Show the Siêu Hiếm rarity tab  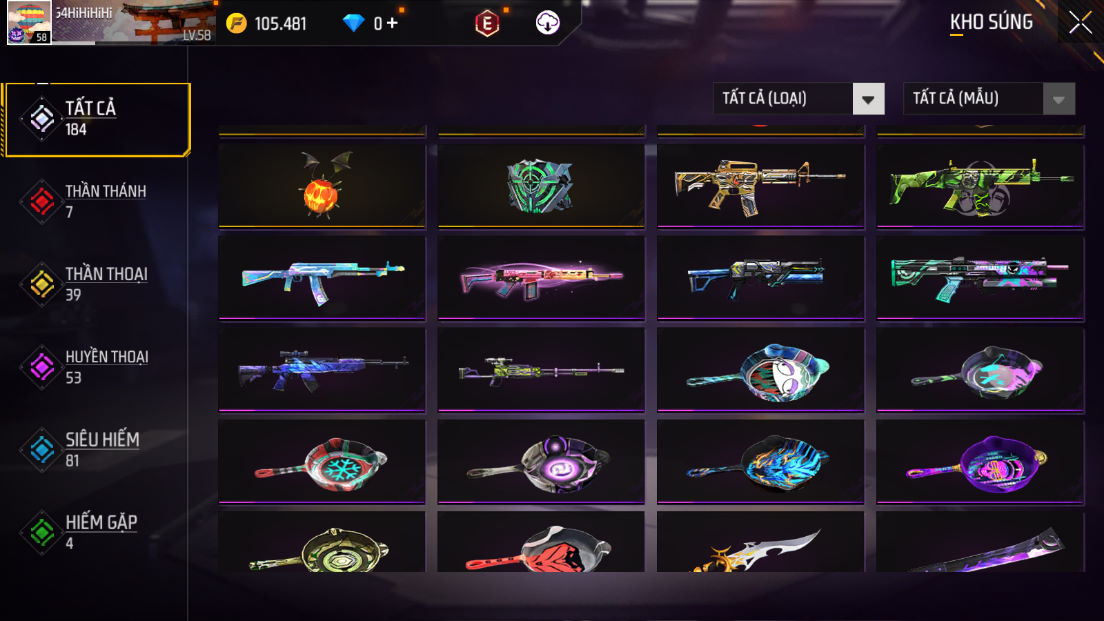tap(97, 449)
